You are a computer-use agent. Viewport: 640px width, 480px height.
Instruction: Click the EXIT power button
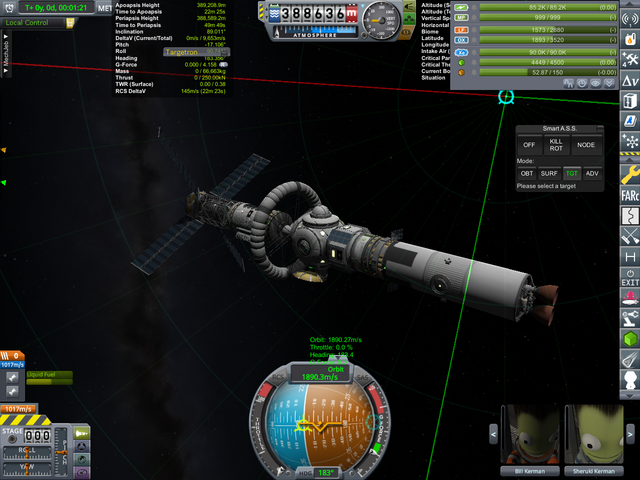630,277
